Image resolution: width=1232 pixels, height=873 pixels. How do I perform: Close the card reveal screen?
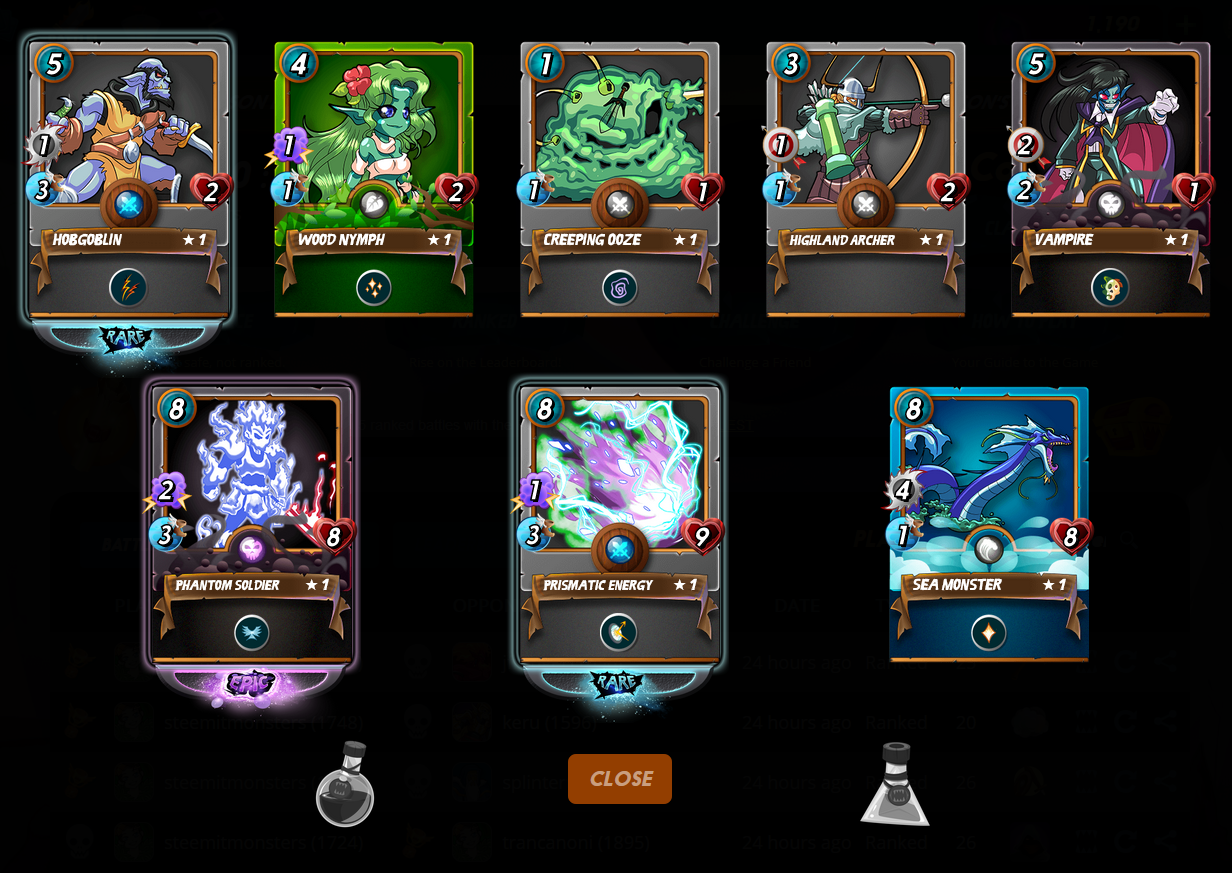(x=619, y=779)
